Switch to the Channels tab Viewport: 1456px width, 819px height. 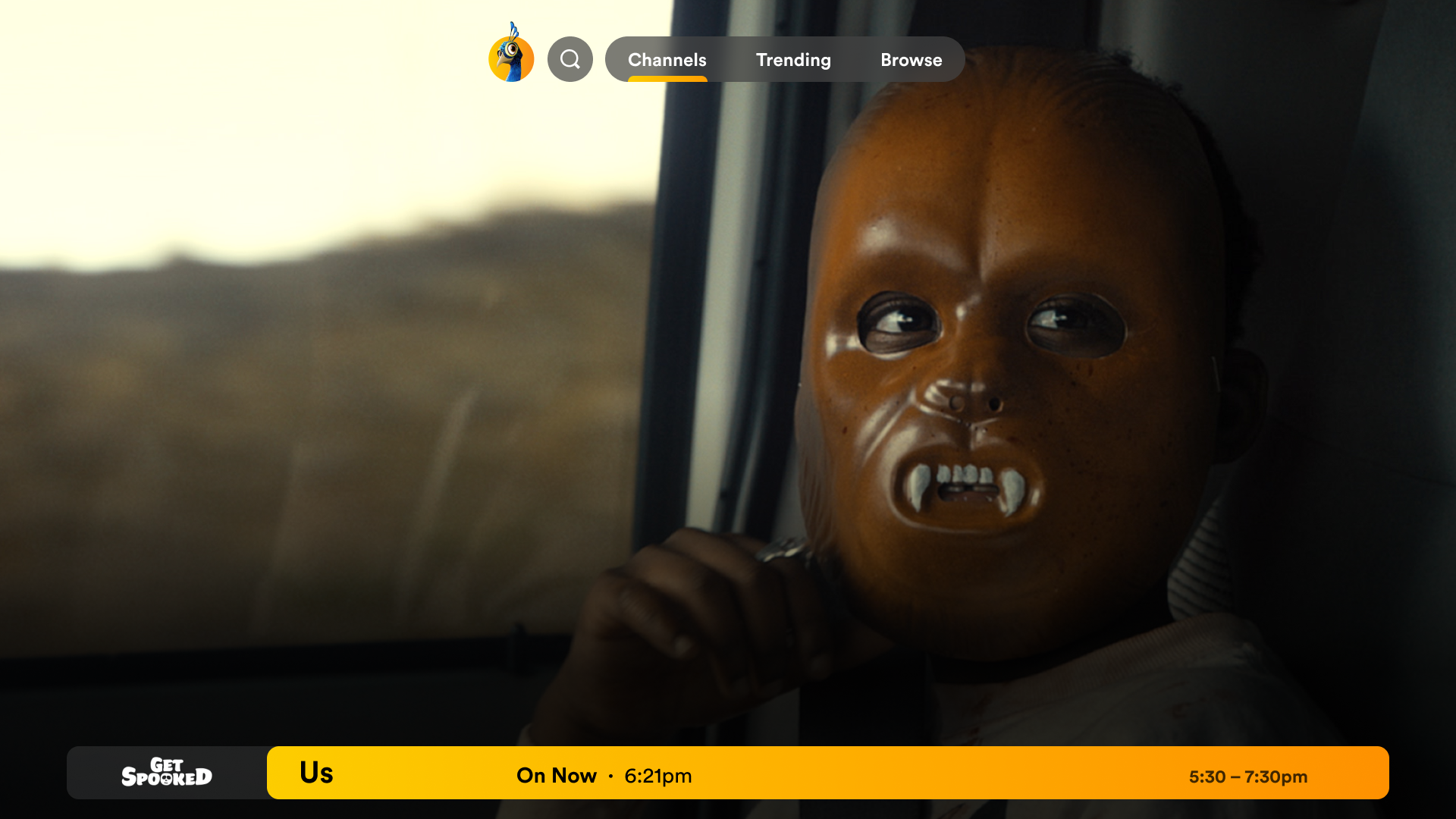(667, 59)
